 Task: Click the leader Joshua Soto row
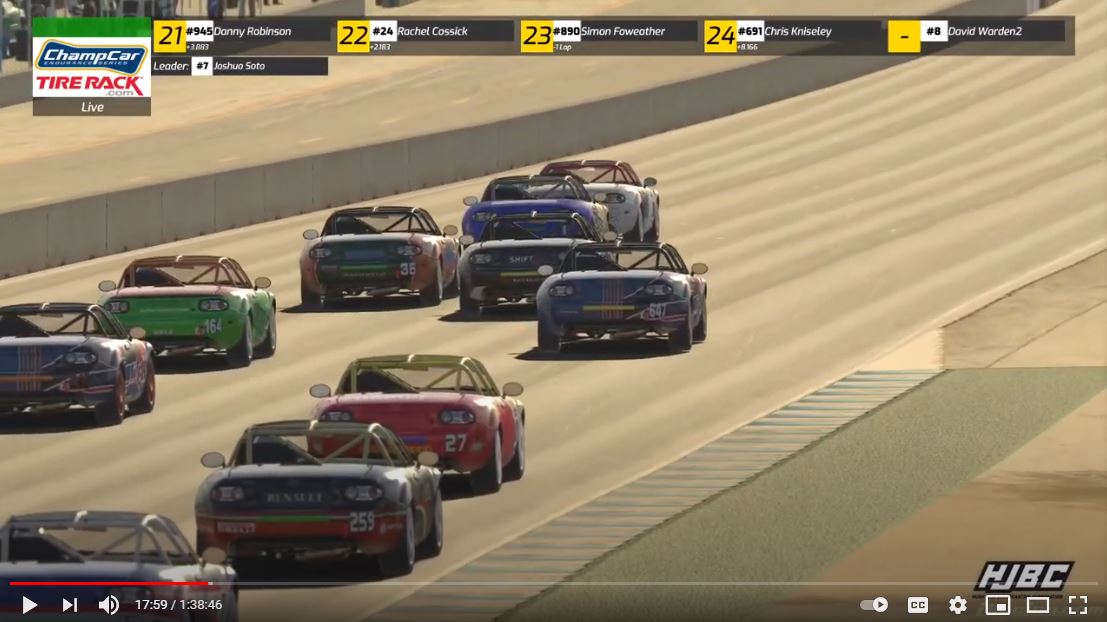[x=240, y=66]
